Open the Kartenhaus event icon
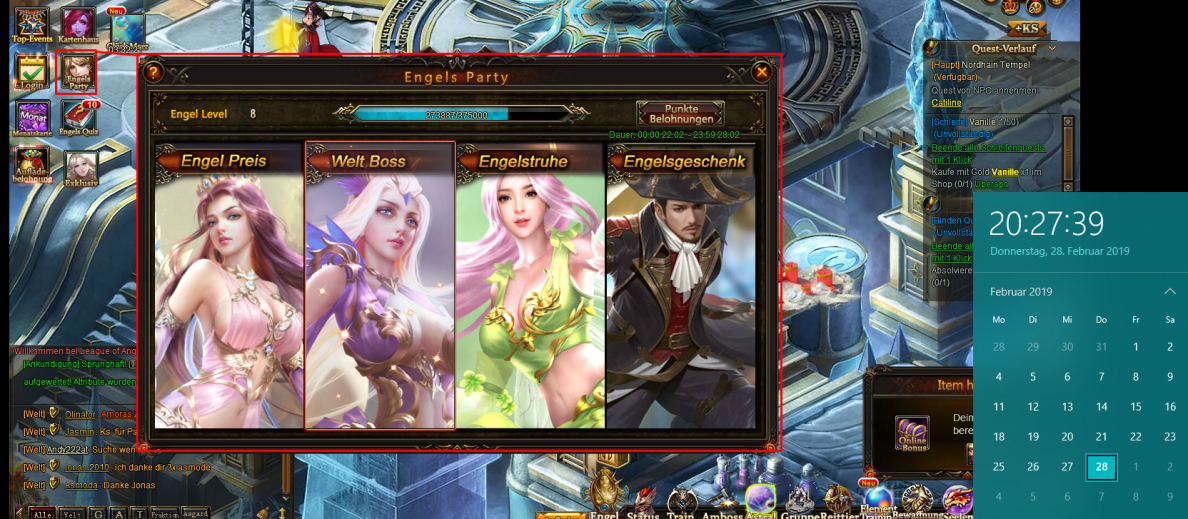 pyautogui.click(x=78, y=24)
